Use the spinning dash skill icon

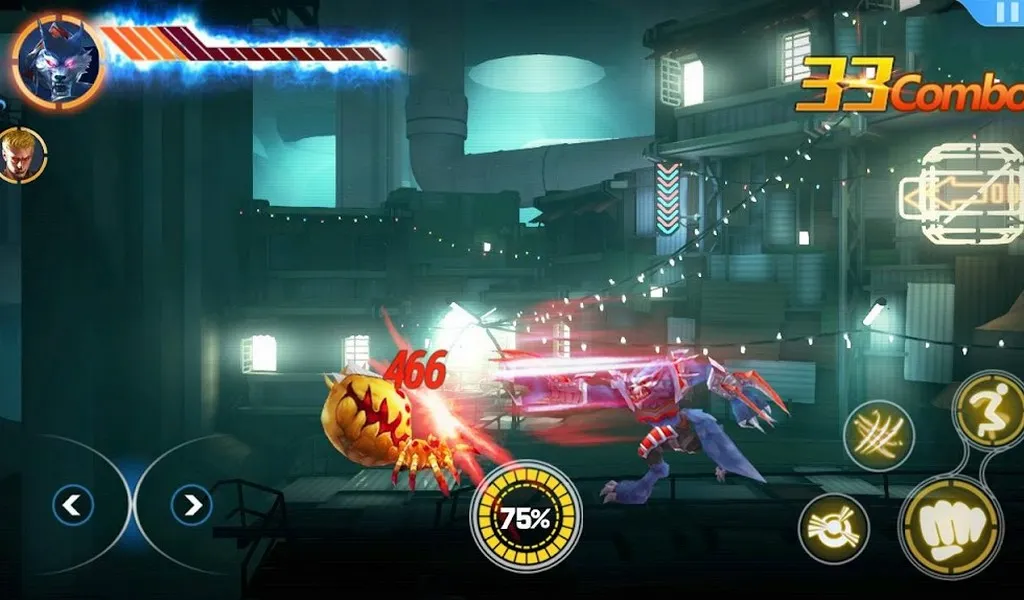[833, 529]
